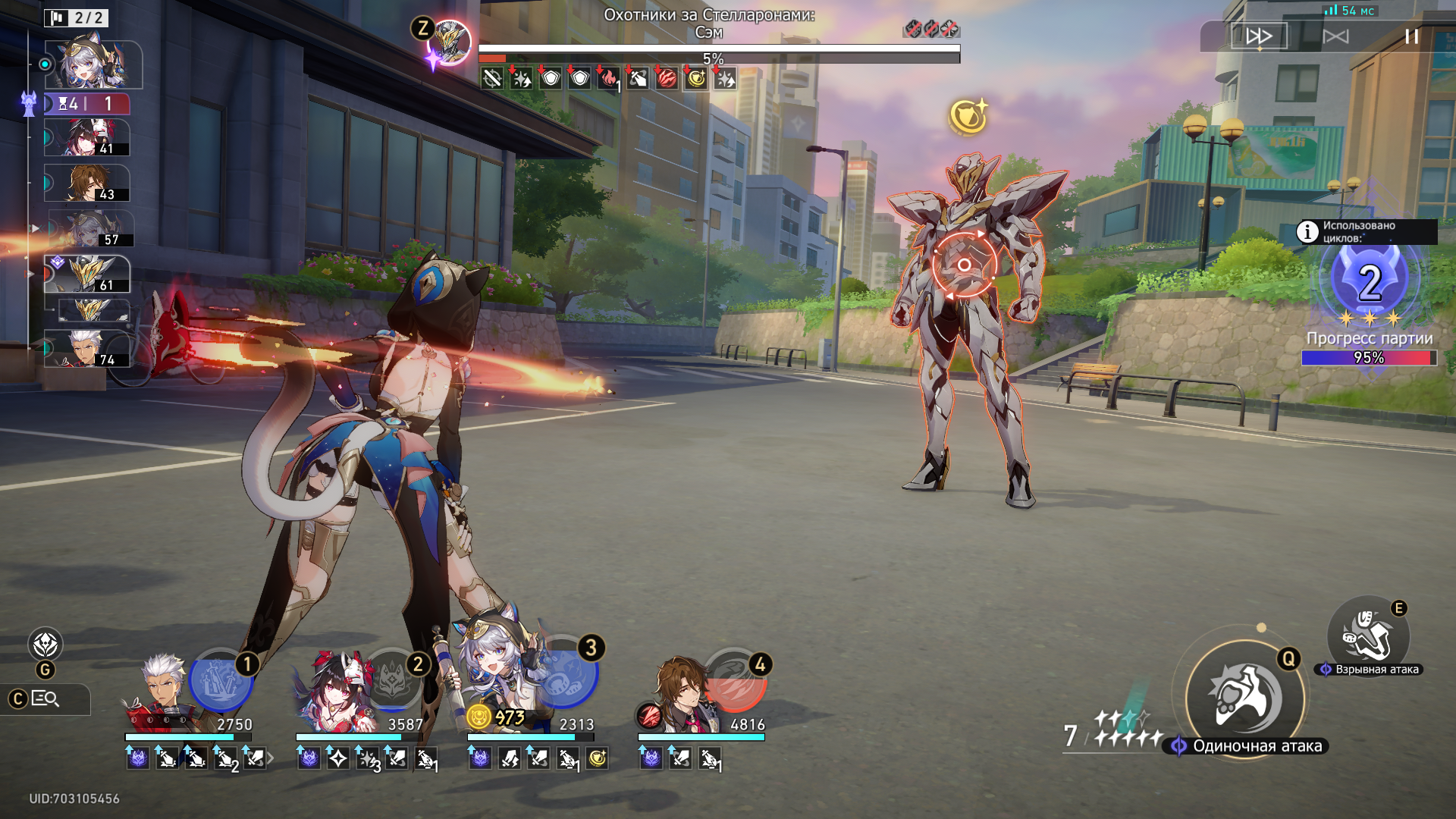Trigger the white-haired archer's ultimate
Viewport: 1456px width, 819px height.
click(x=220, y=680)
